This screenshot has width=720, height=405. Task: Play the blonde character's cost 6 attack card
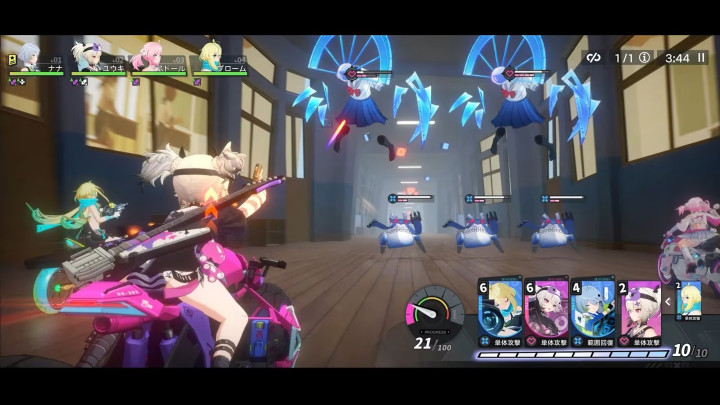[501, 311]
